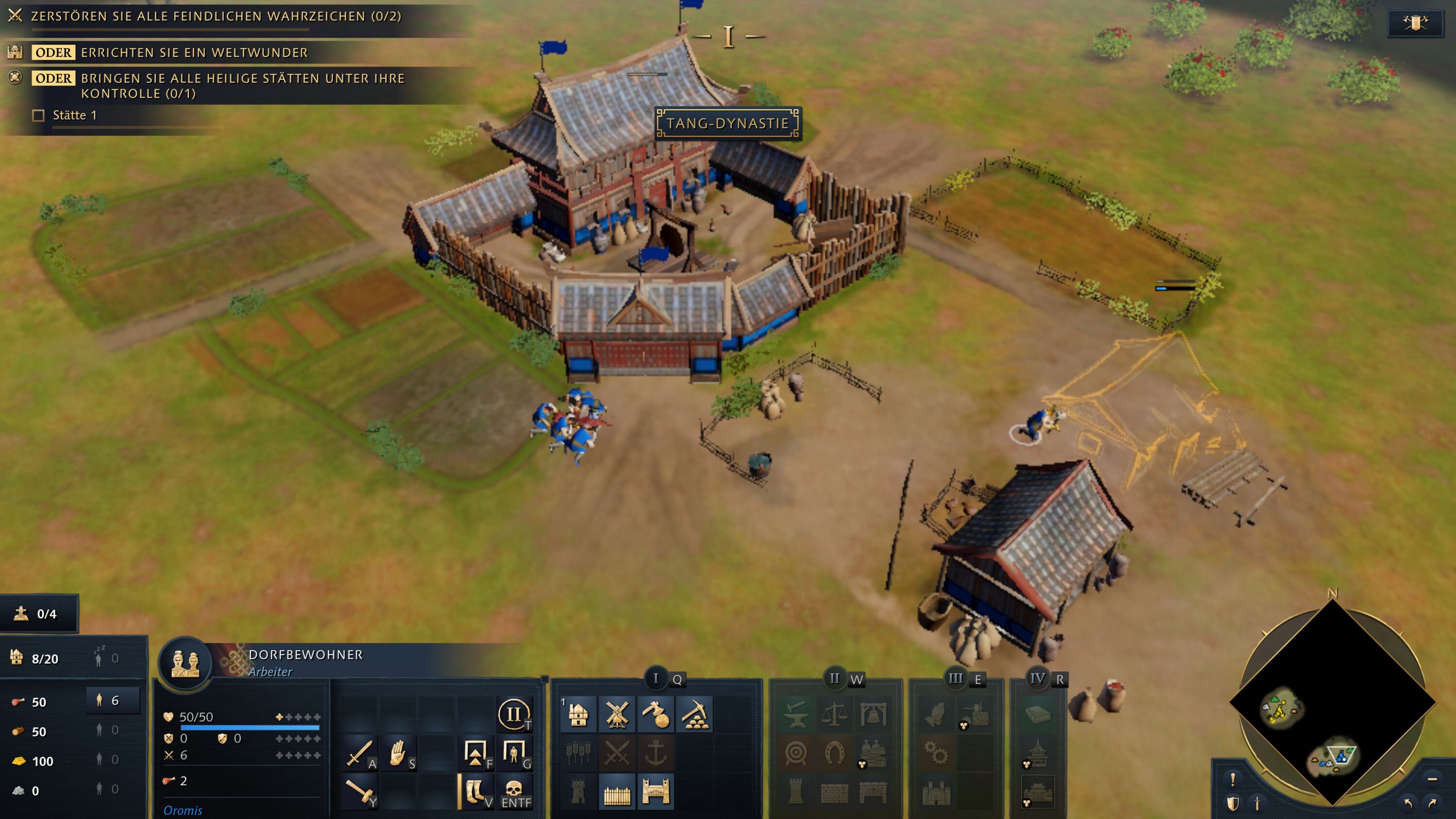Open the menu button in top-right corner

coord(1415,23)
